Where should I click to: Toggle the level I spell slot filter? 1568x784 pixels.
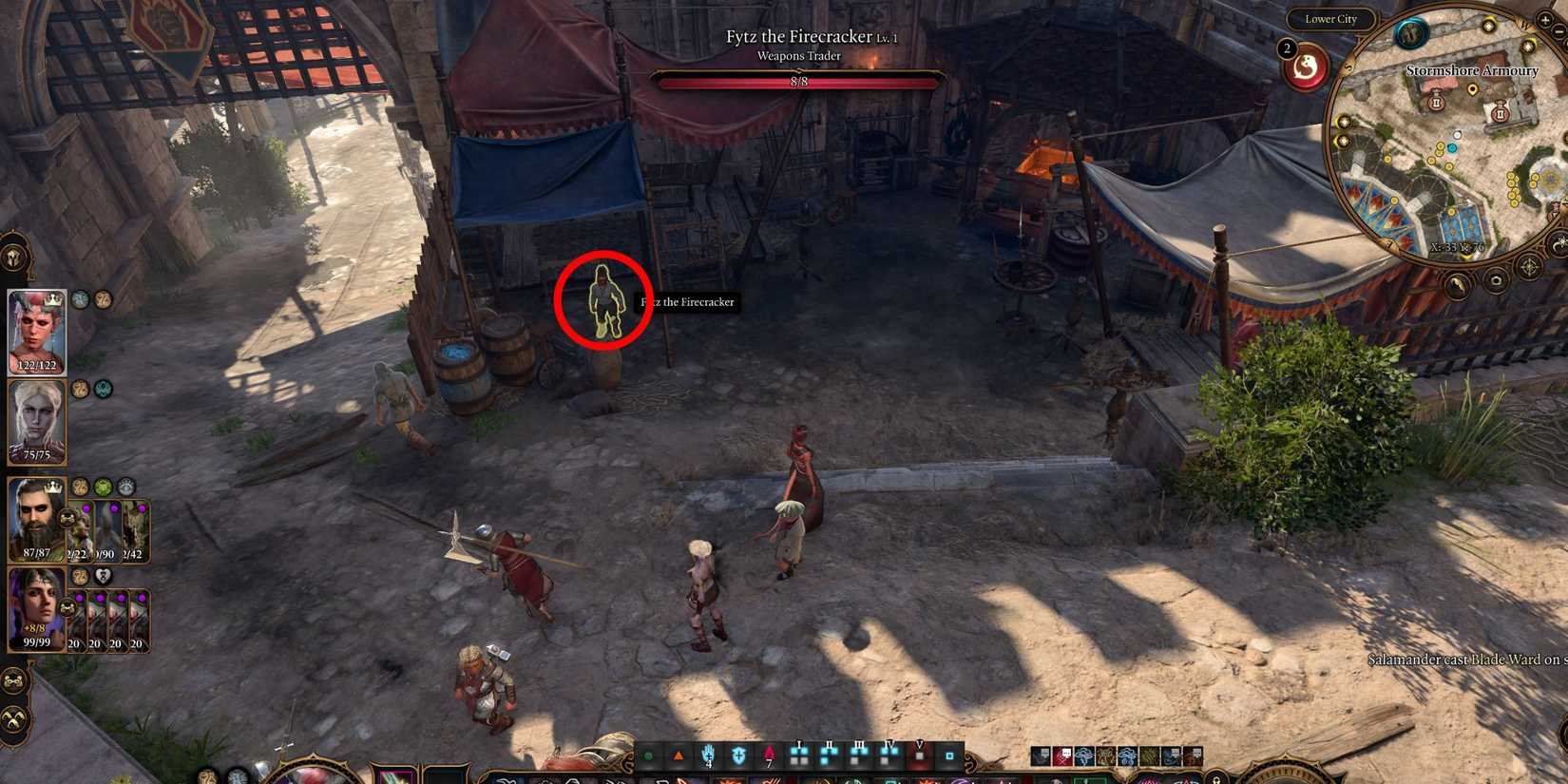(798, 754)
